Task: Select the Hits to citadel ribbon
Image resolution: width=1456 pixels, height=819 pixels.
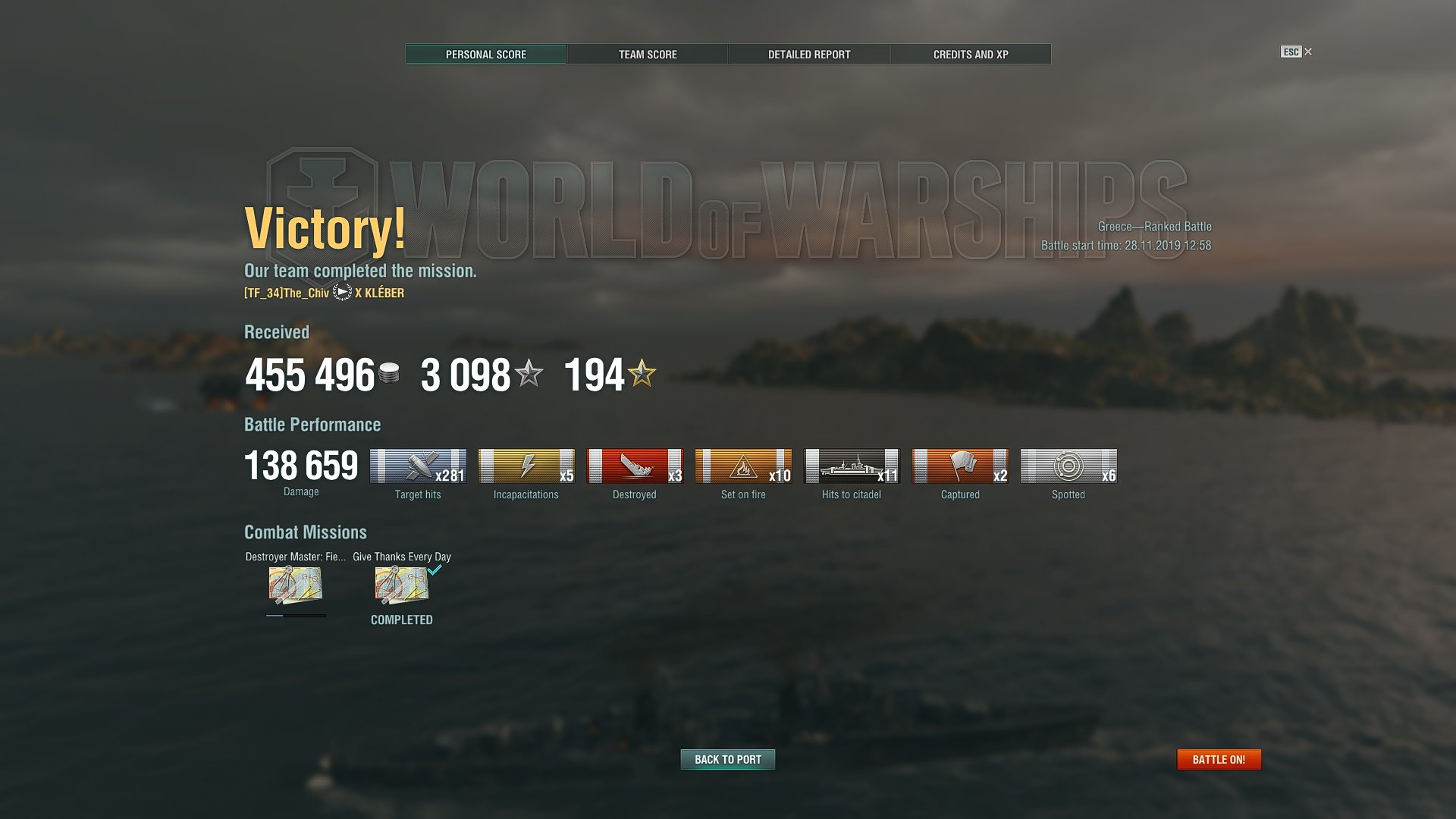Action: tap(852, 466)
